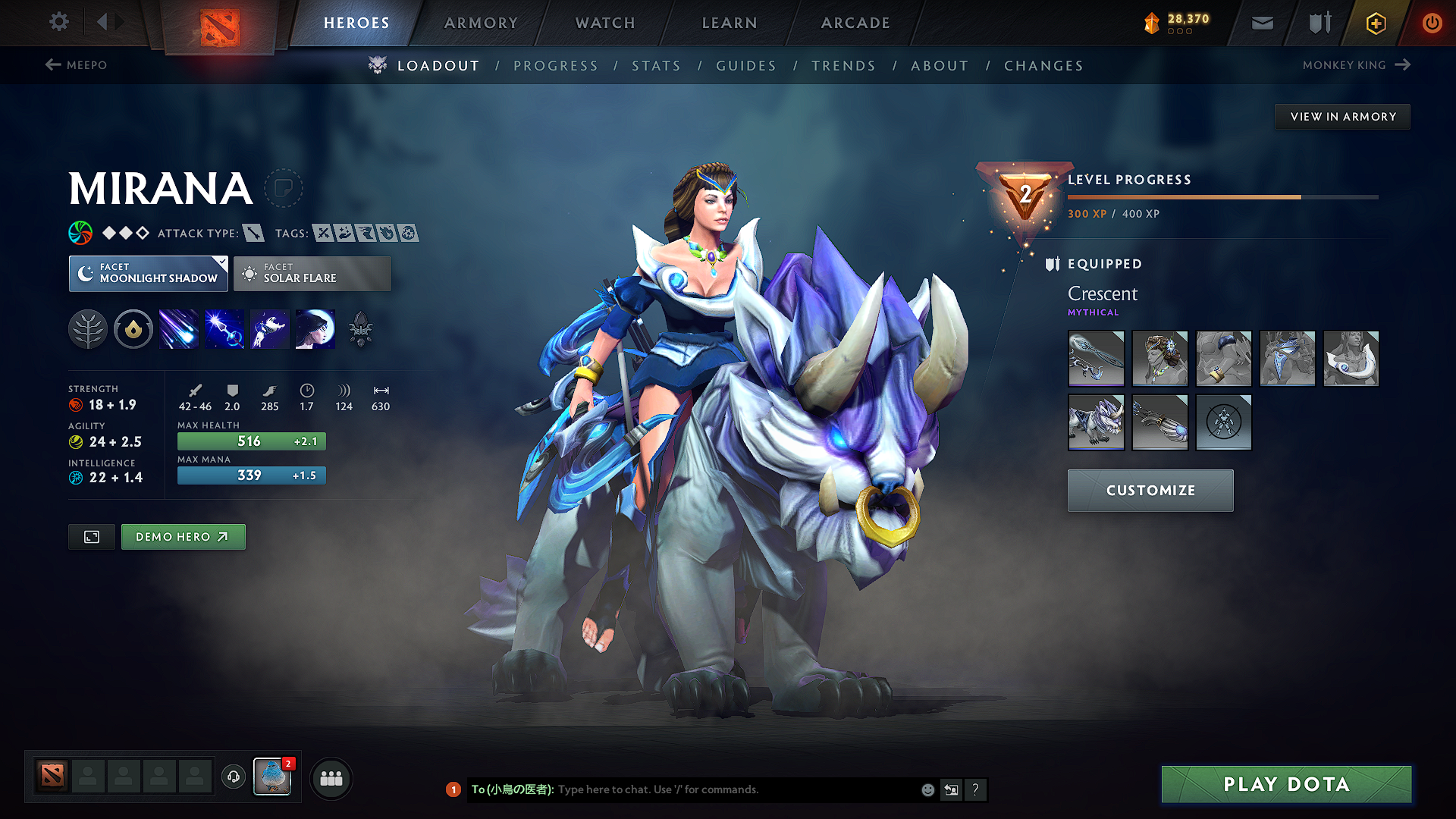Image resolution: width=1456 pixels, height=819 pixels.
Task: Switch to the STATS tab
Action: [657, 65]
